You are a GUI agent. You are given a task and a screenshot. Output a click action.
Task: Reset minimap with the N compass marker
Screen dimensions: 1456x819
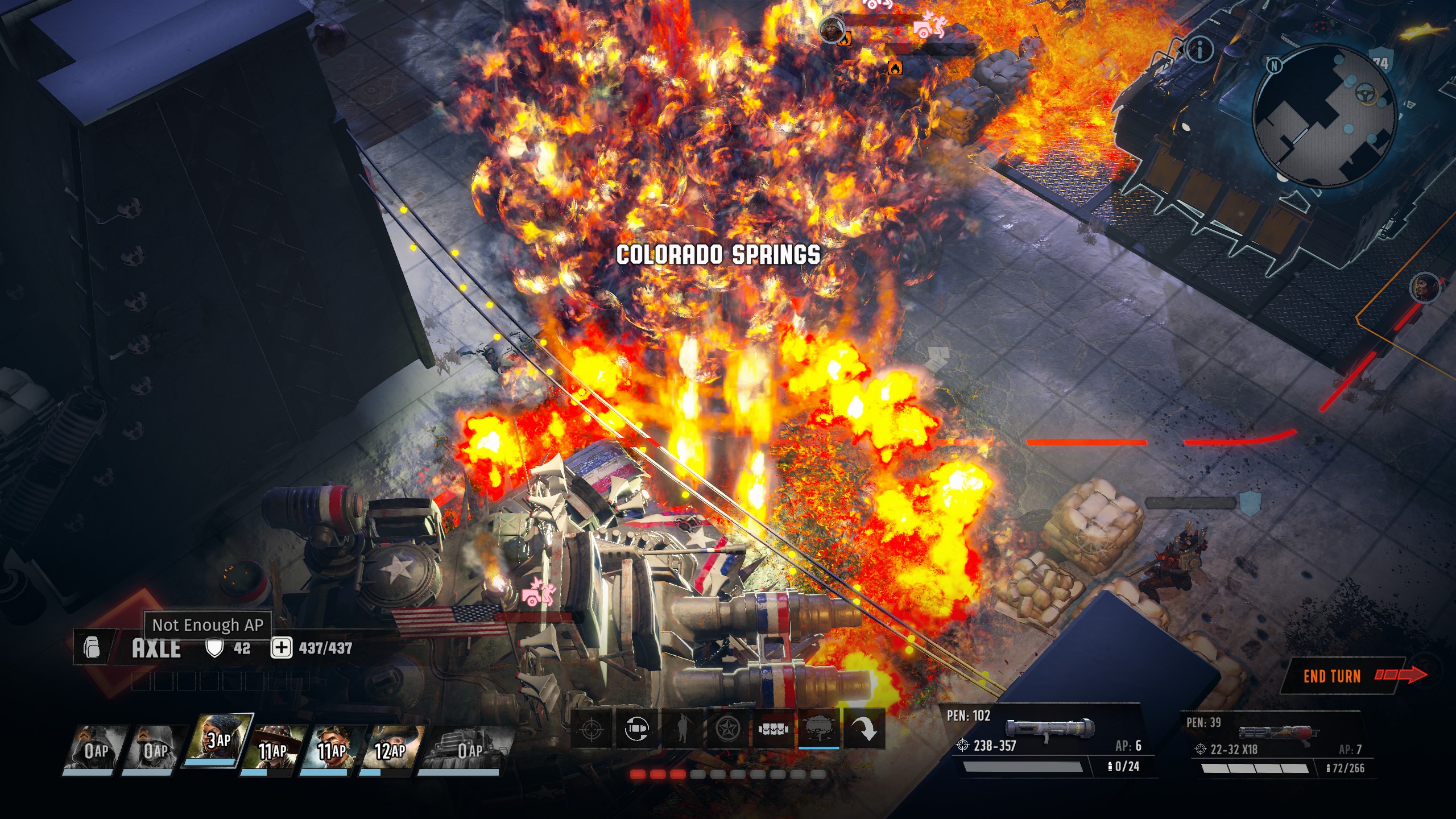coord(1274,65)
